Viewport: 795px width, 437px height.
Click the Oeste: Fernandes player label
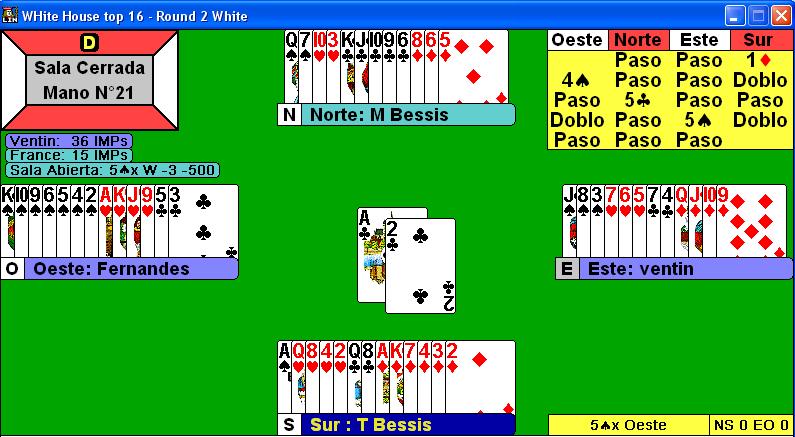pos(130,269)
